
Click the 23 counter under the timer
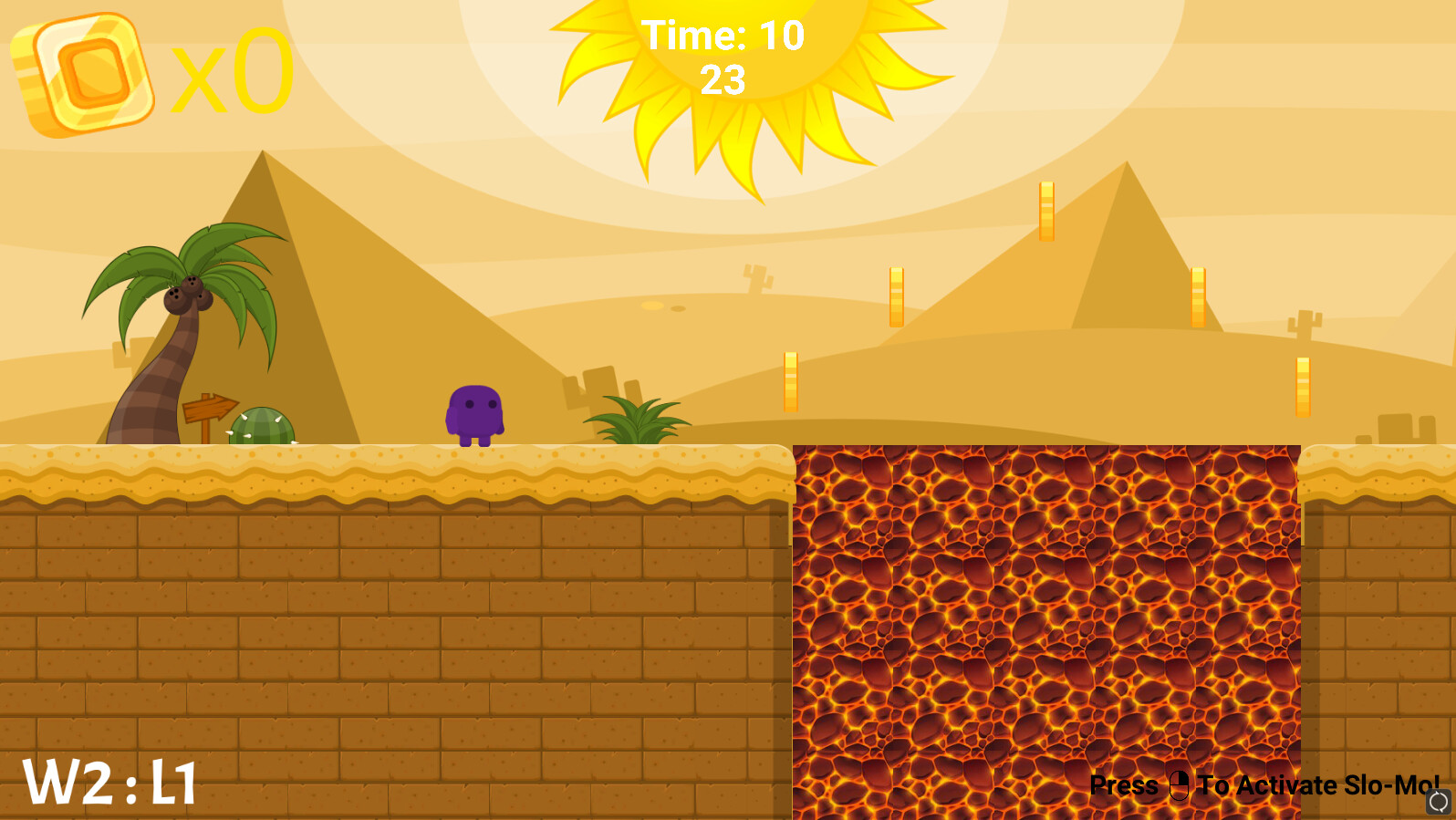(x=723, y=82)
